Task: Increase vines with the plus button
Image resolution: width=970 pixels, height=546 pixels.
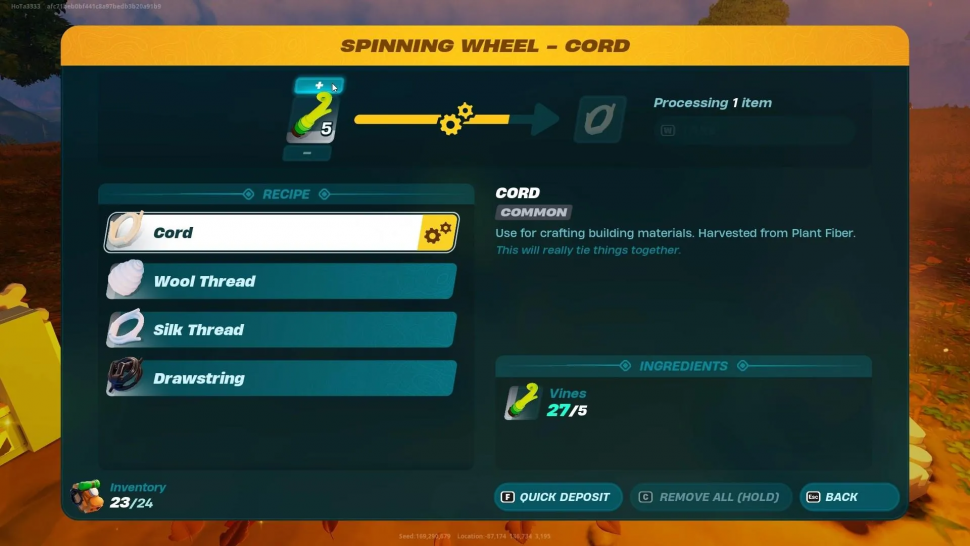Action: coord(319,86)
